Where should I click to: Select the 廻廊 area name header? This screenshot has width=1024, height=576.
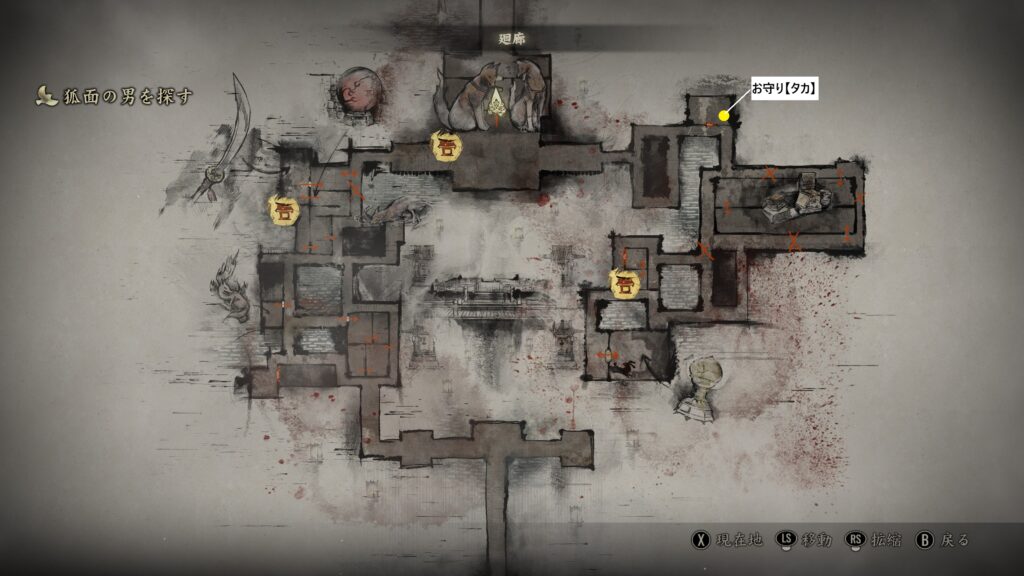(x=512, y=38)
